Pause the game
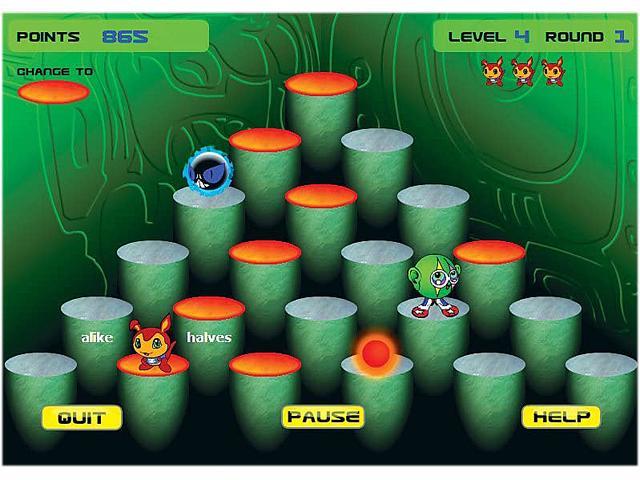This screenshot has width=640, height=480. [322, 416]
